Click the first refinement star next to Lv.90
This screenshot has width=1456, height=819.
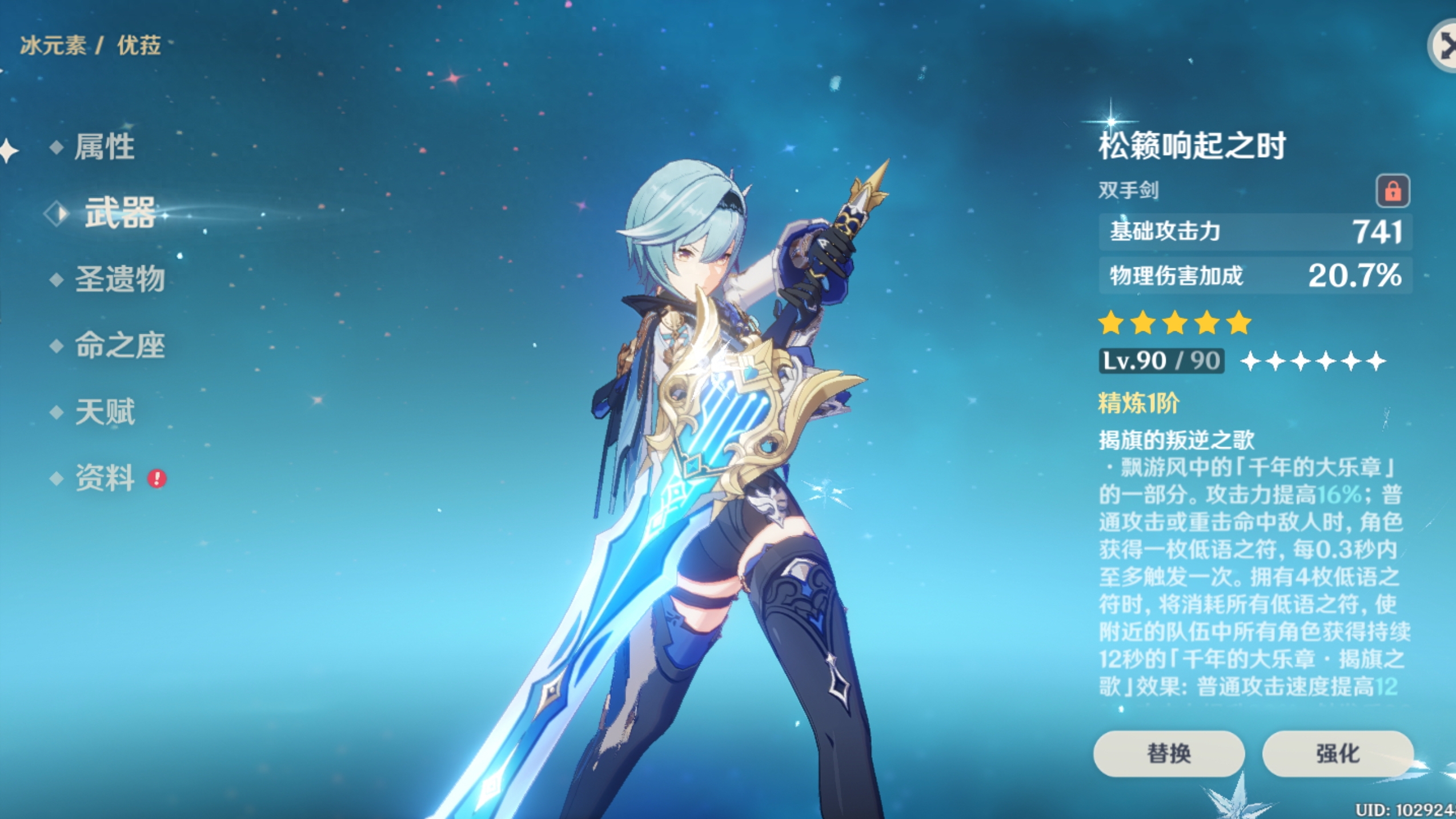[1250, 362]
